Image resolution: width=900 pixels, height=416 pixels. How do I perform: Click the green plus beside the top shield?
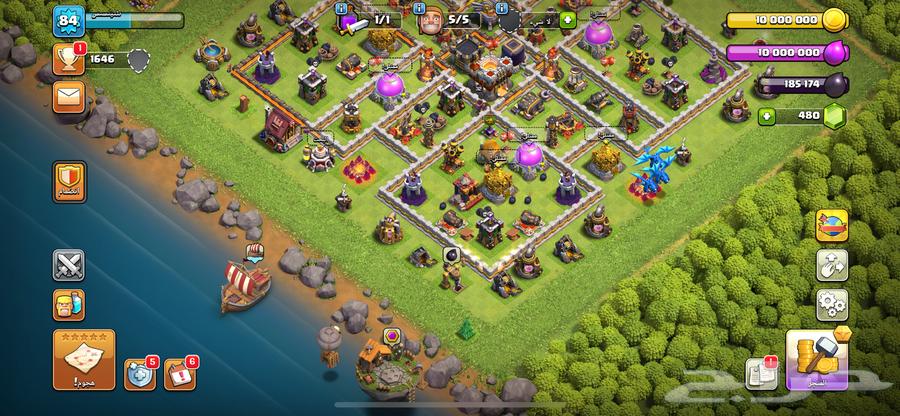(568, 19)
